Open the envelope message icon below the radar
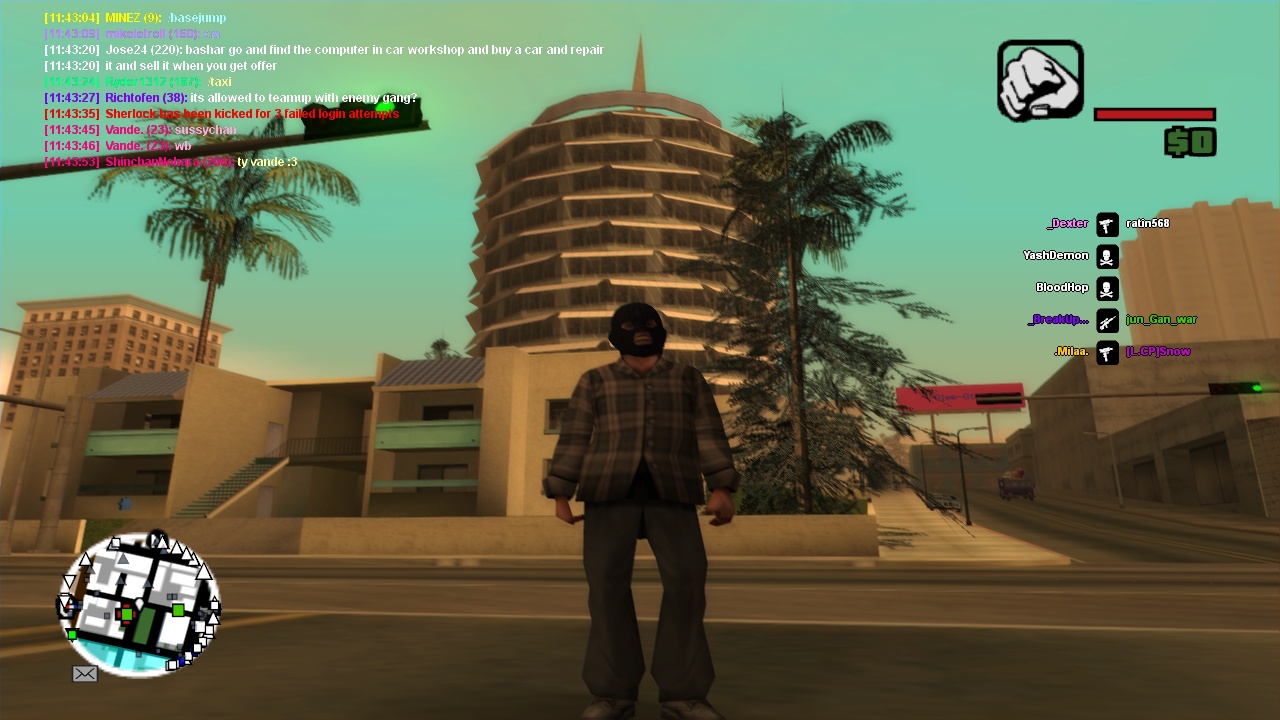Screen dimensions: 1280x720 click(85, 674)
